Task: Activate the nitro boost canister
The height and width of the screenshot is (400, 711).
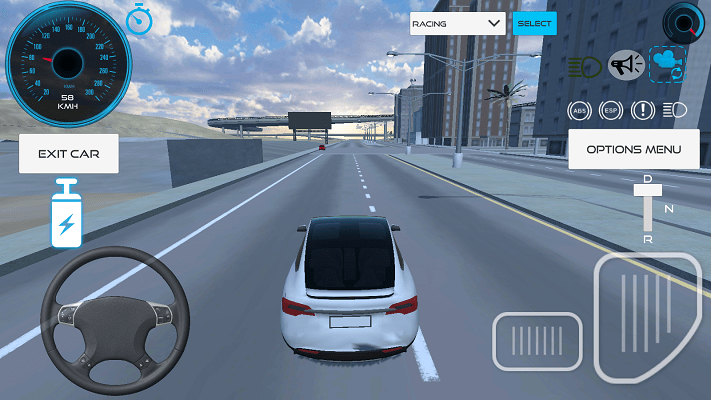Action: coord(66,214)
